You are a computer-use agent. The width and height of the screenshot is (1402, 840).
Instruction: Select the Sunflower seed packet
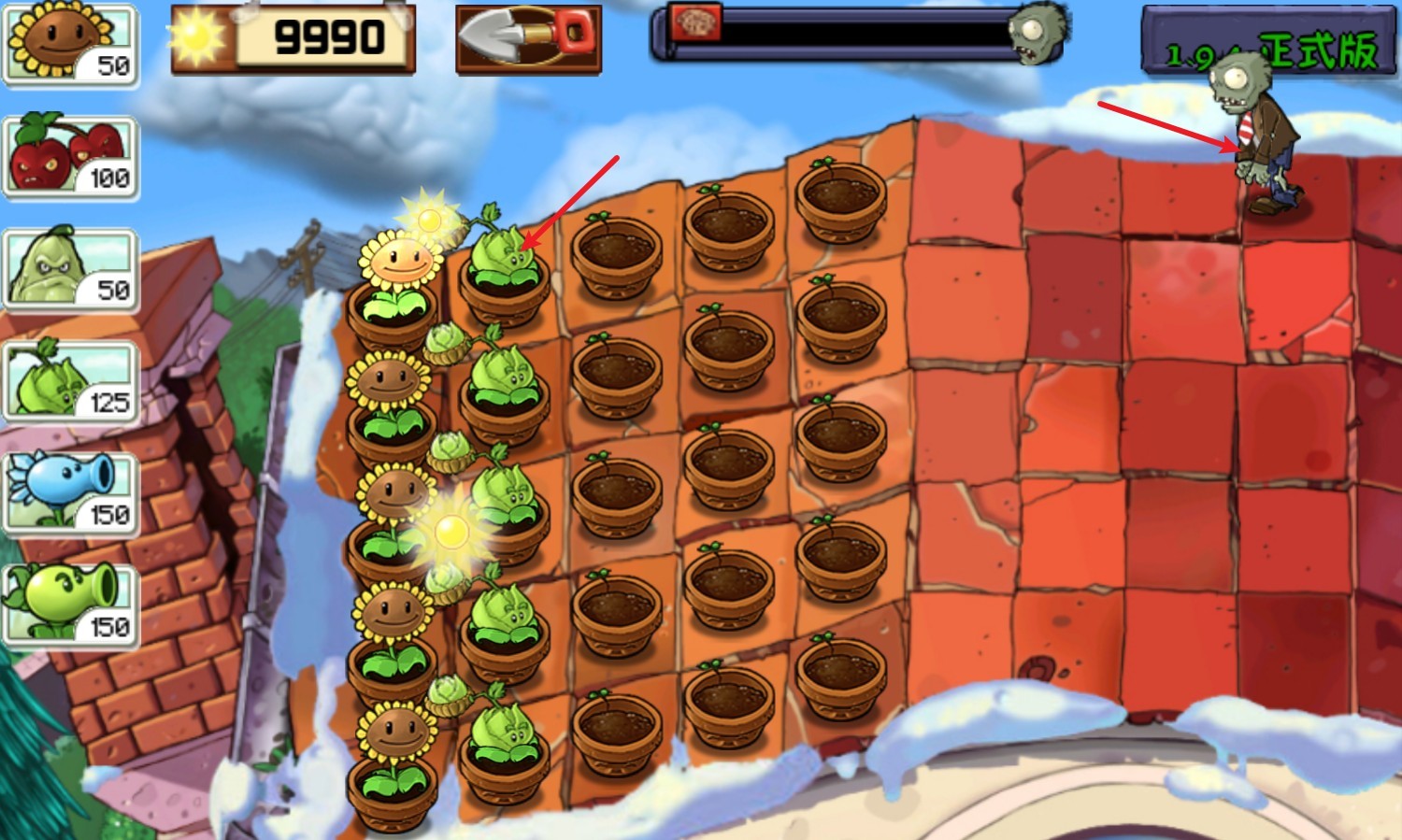70,44
